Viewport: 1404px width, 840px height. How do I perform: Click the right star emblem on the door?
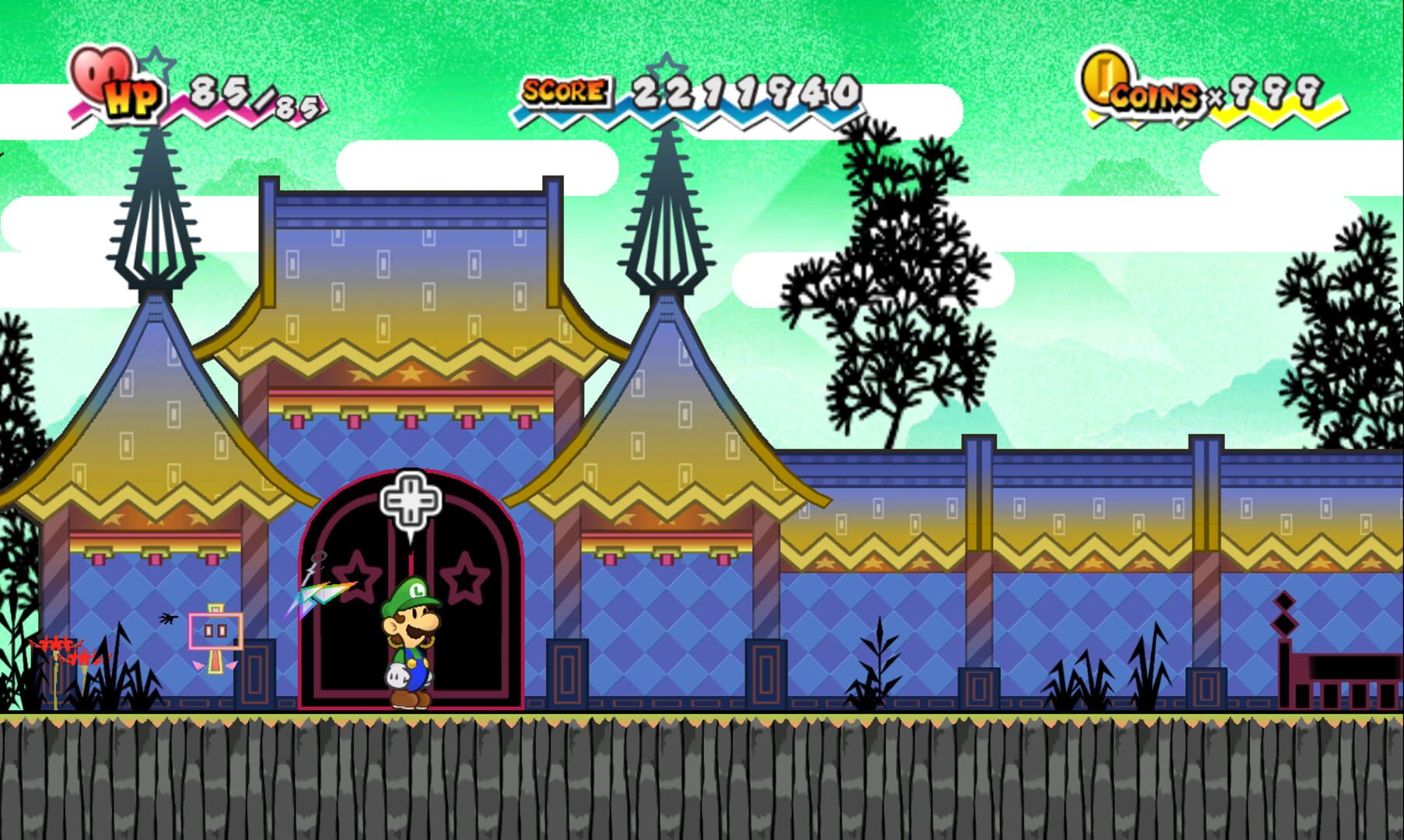(464, 579)
